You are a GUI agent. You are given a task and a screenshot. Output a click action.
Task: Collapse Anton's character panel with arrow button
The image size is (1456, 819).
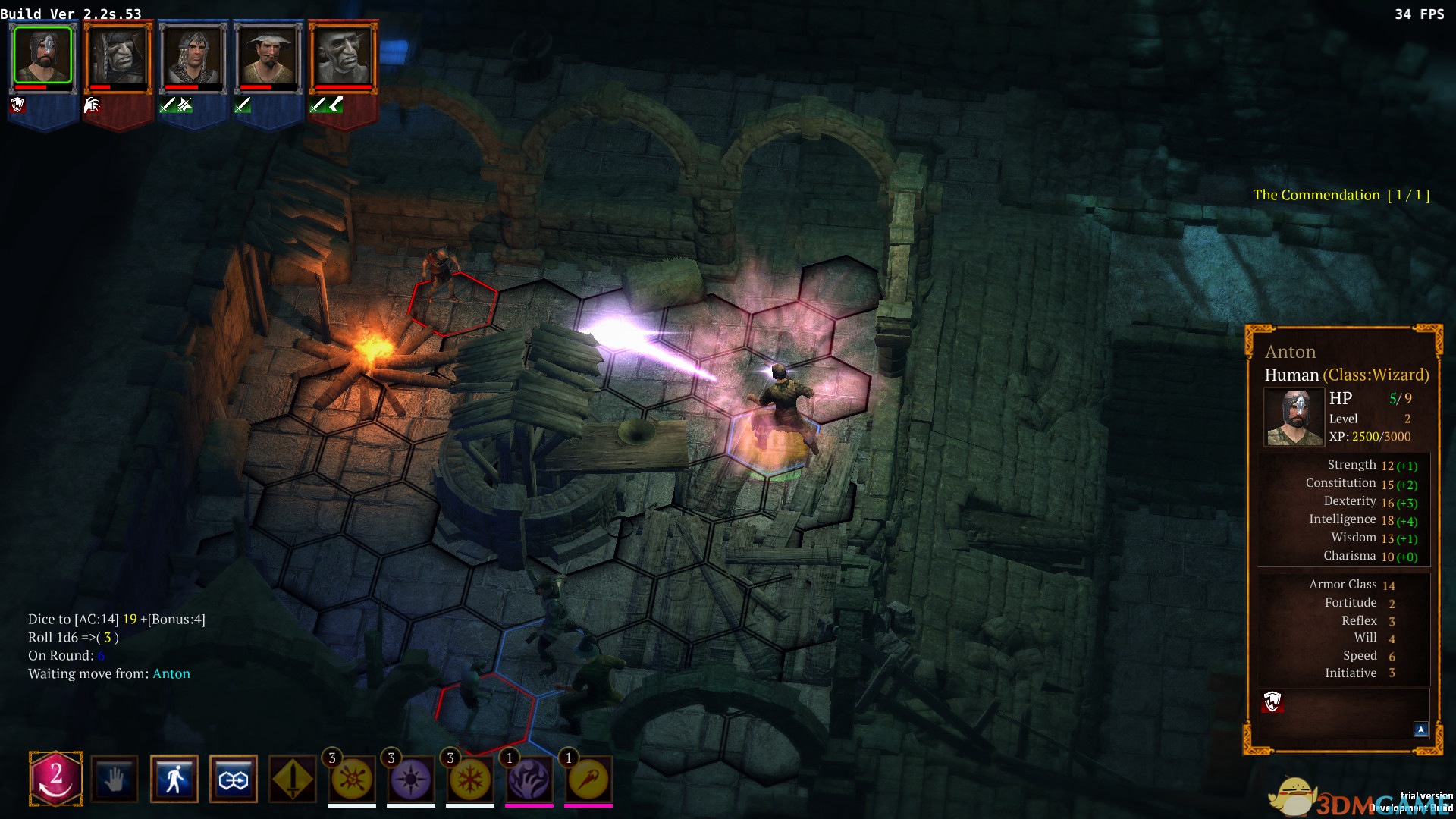1420,730
